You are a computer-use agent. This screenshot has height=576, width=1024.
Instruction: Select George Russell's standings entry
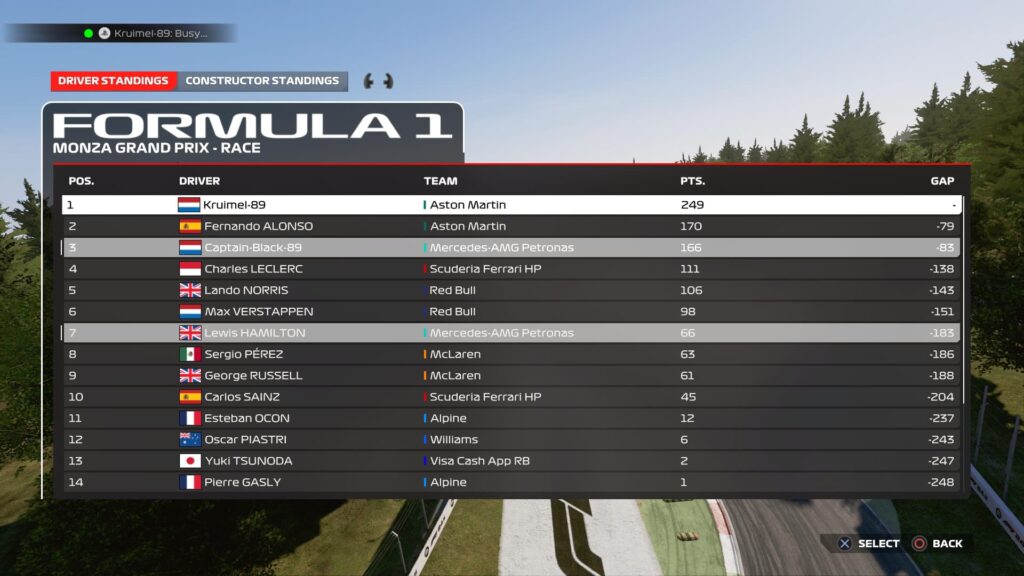point(510,375)
